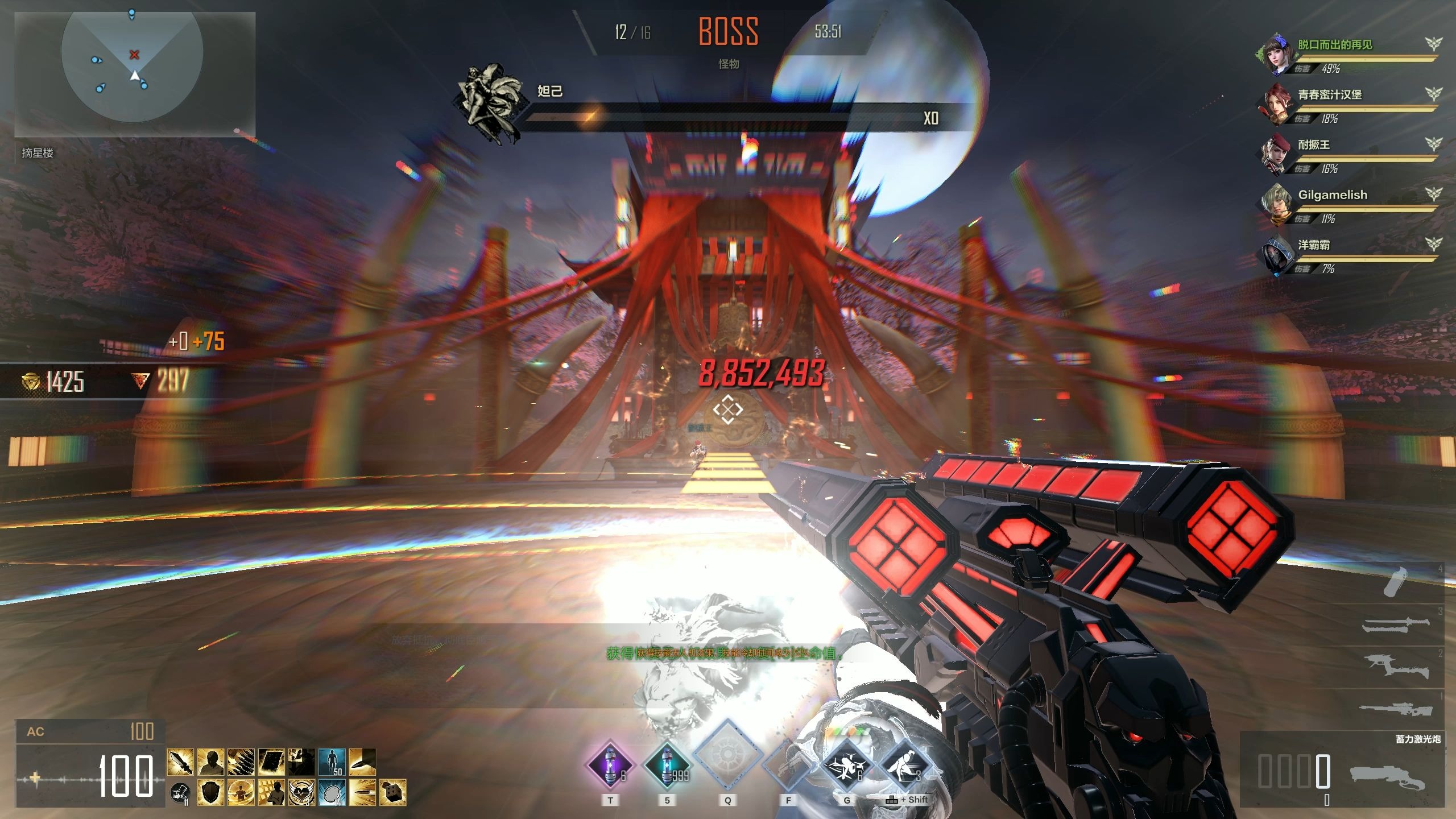The width and height of the screenshot is (1456, 819).
Task: Click the winged heartbeat buff icon
Action: [x=301, y=792]
